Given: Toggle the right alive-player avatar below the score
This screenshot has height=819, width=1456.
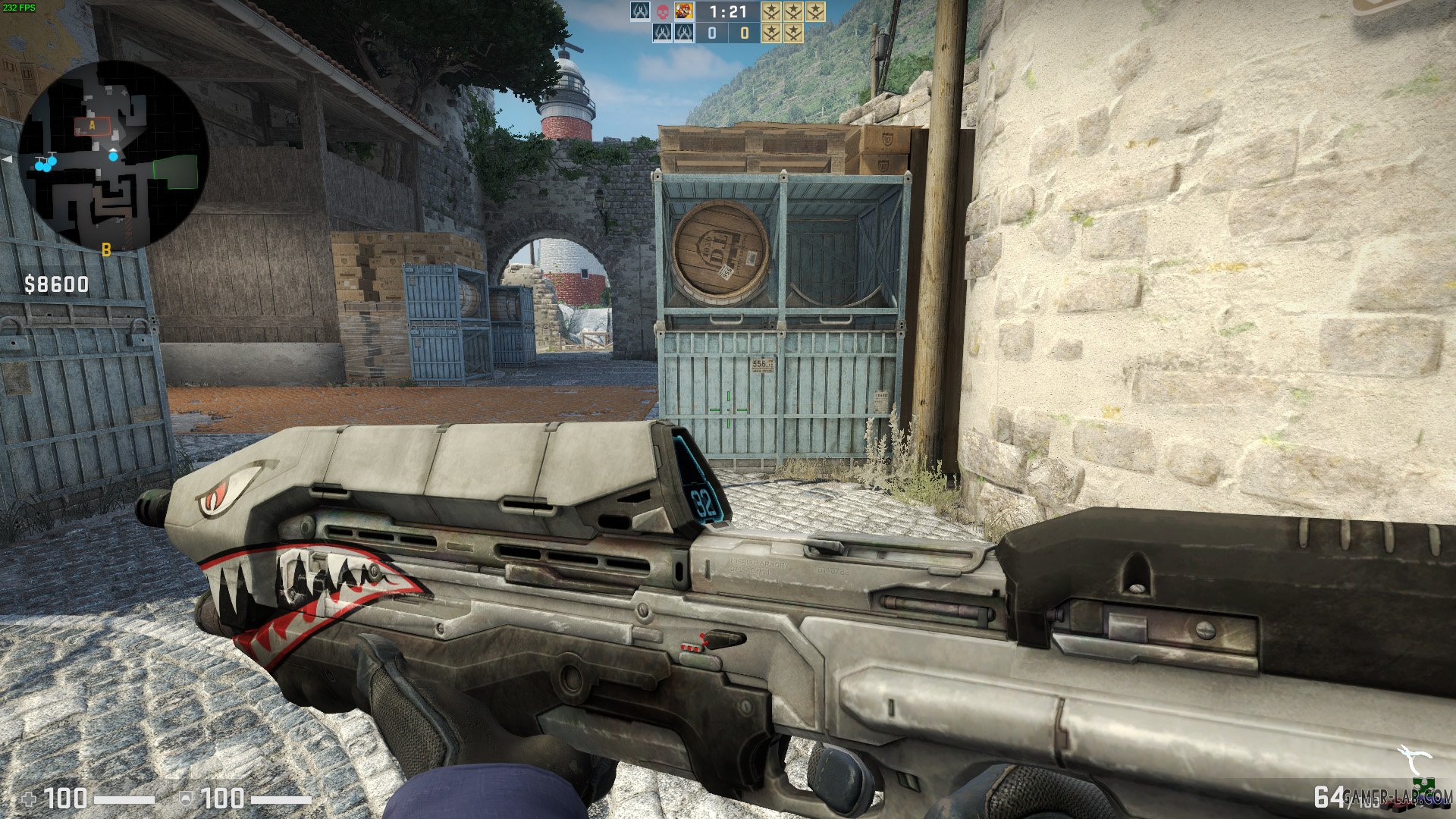Looking at the screenshot, I should 684,33.
